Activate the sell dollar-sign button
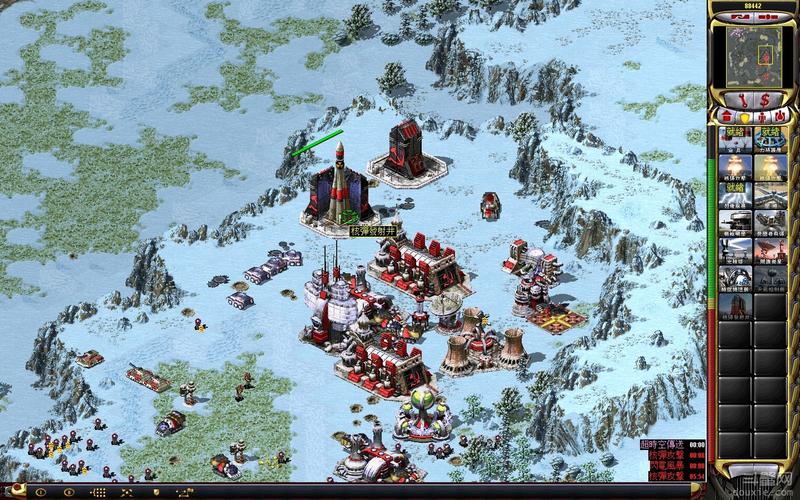This screenshot has height=500, width=800. click(x=765, y=100)
